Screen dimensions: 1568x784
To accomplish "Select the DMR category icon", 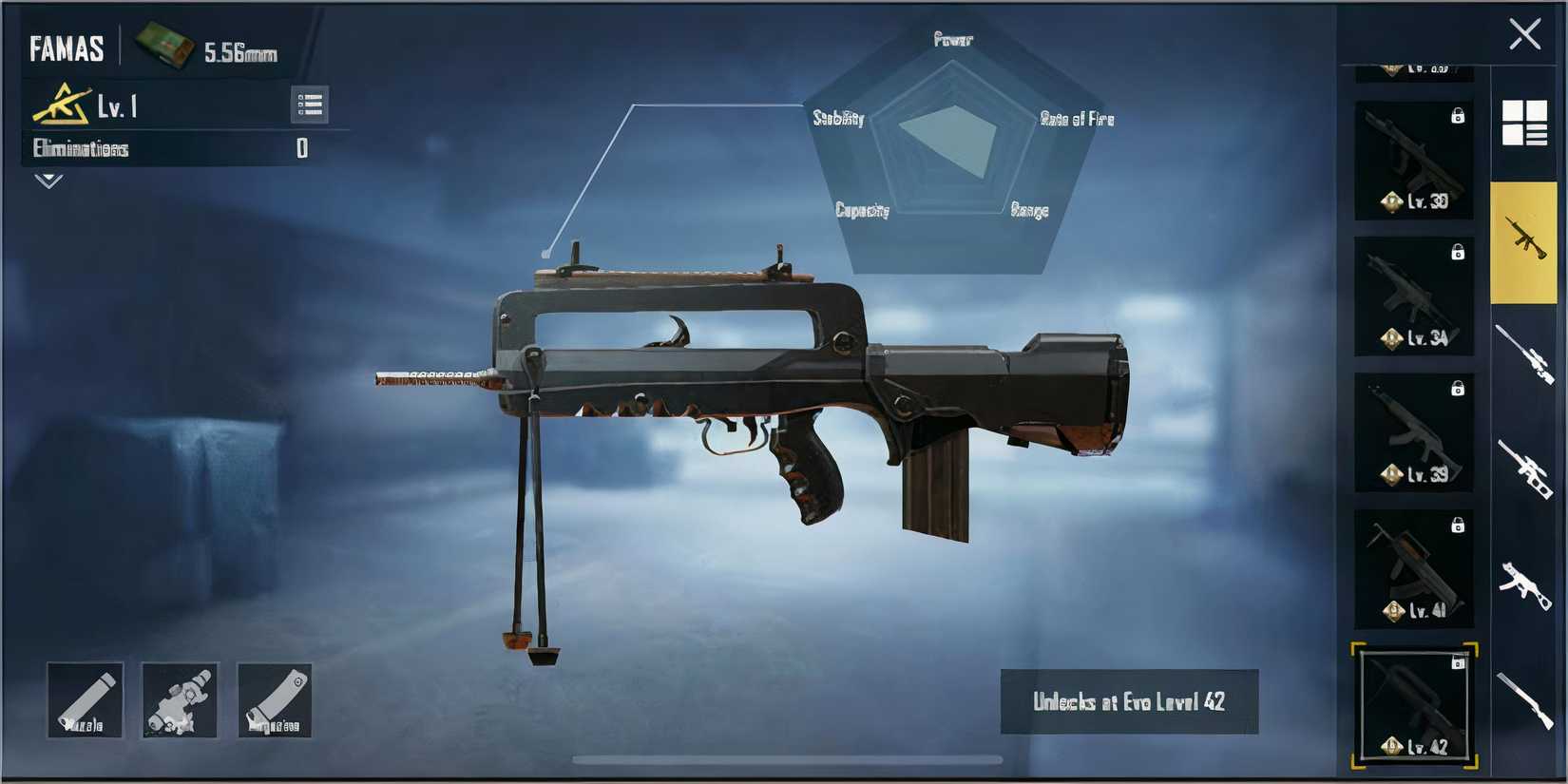I will [x=1523, y=468].
